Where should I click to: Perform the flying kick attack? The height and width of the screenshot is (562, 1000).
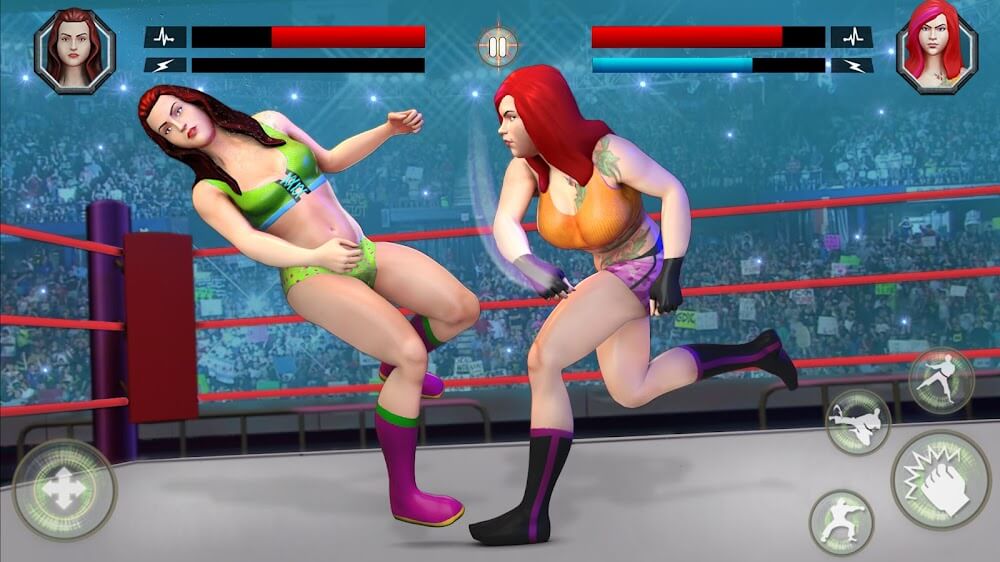pos(858,421)
